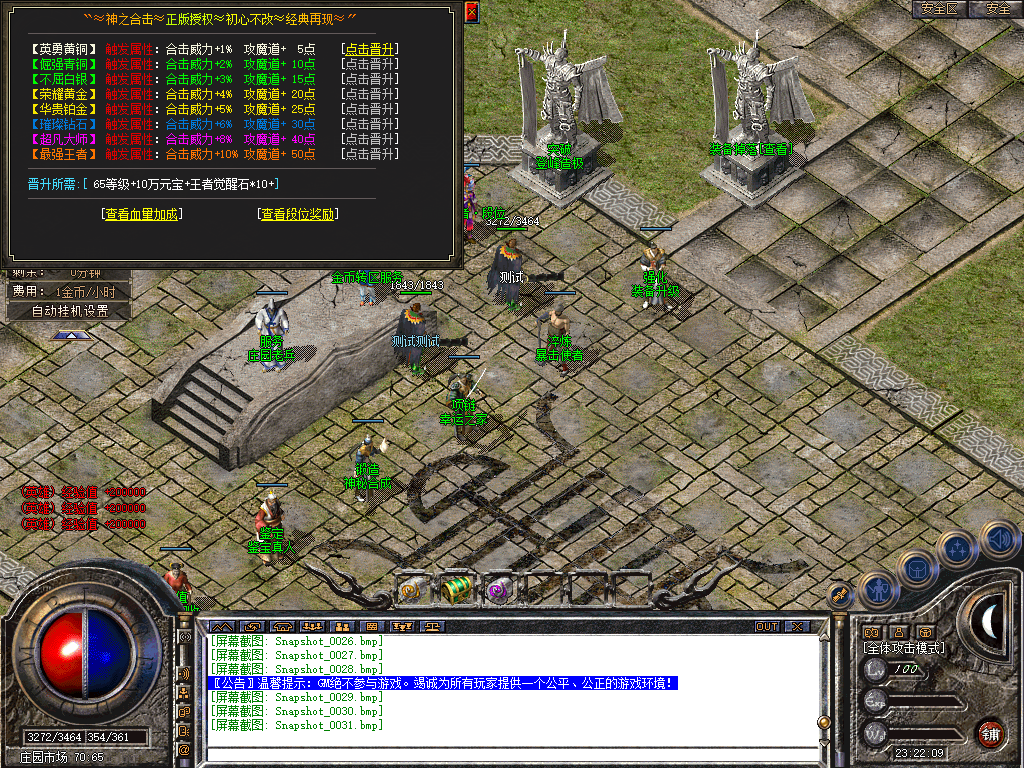Open the red 铺 shop button

tap(990, 733)
